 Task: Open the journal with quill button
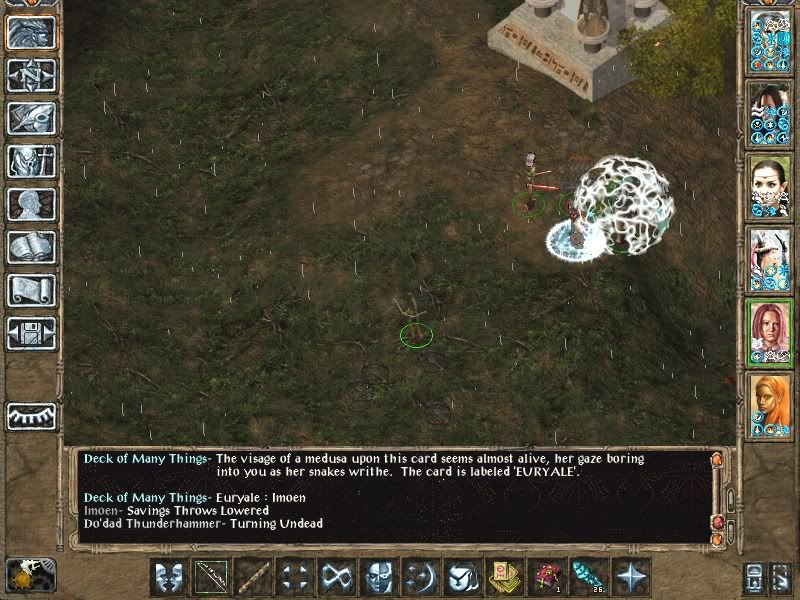click(31, 118)
